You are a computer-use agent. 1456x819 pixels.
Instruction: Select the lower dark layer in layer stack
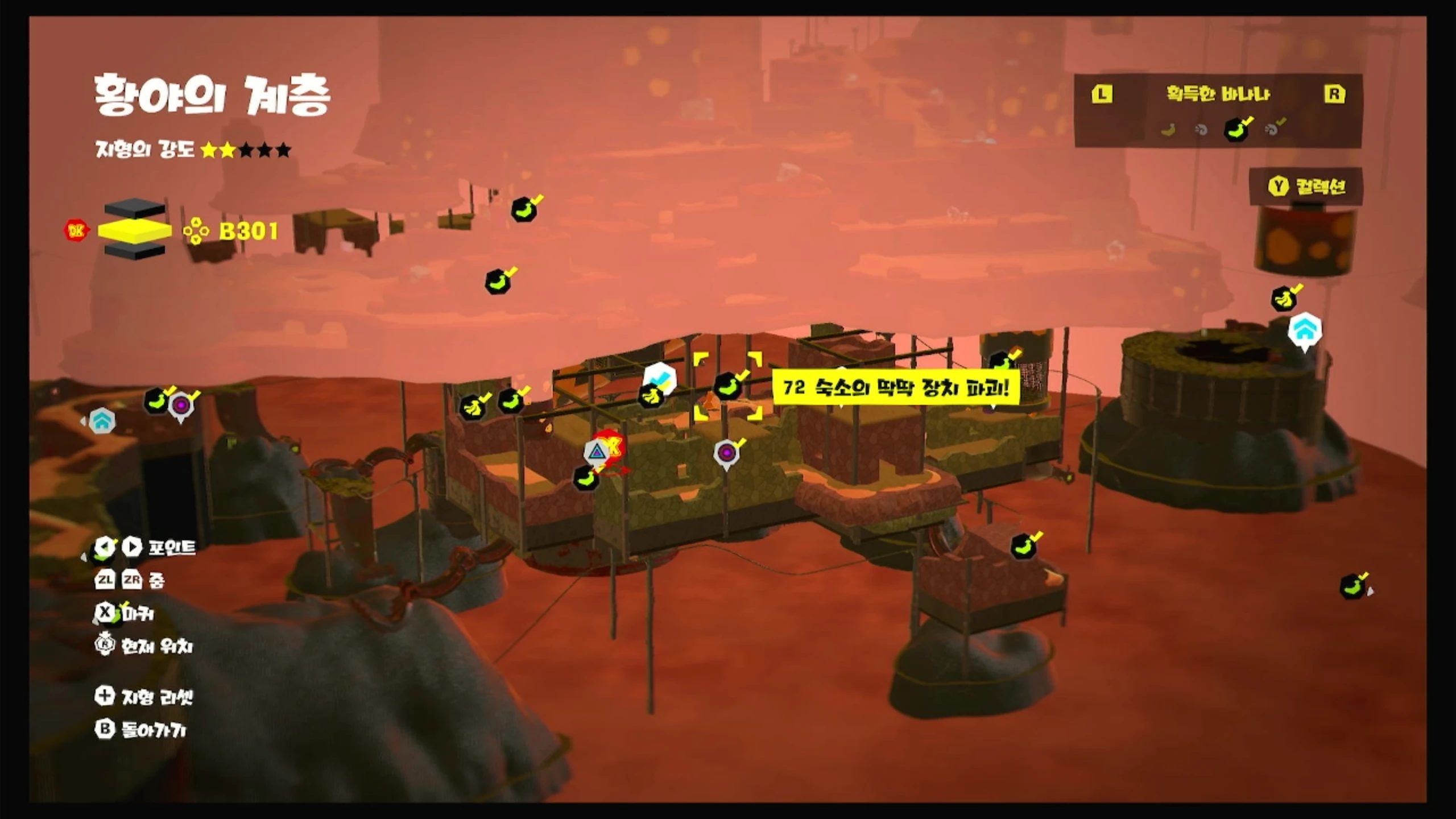tap(135, 251)
